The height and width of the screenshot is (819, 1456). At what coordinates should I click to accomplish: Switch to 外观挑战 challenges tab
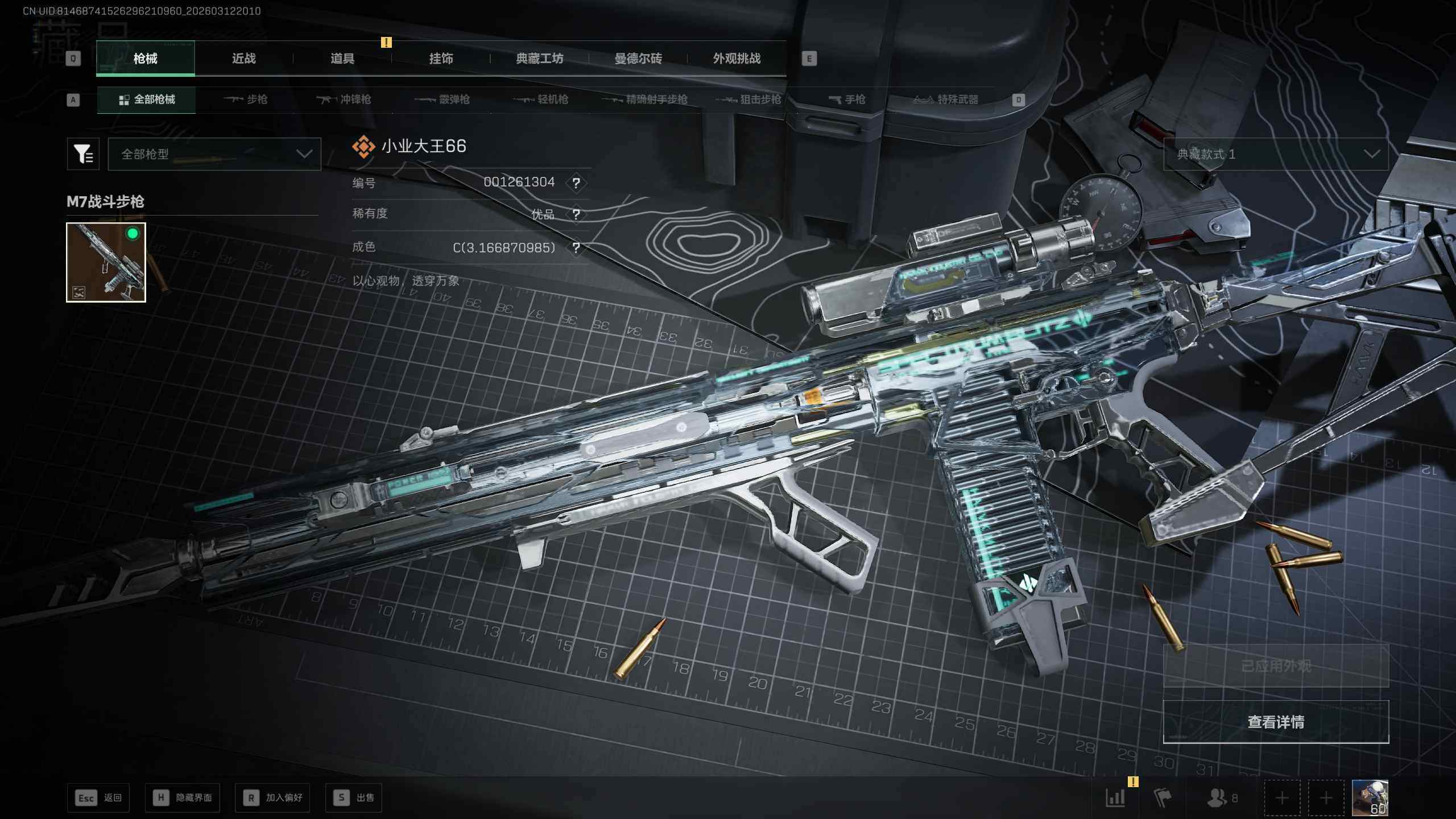point(737,59)
